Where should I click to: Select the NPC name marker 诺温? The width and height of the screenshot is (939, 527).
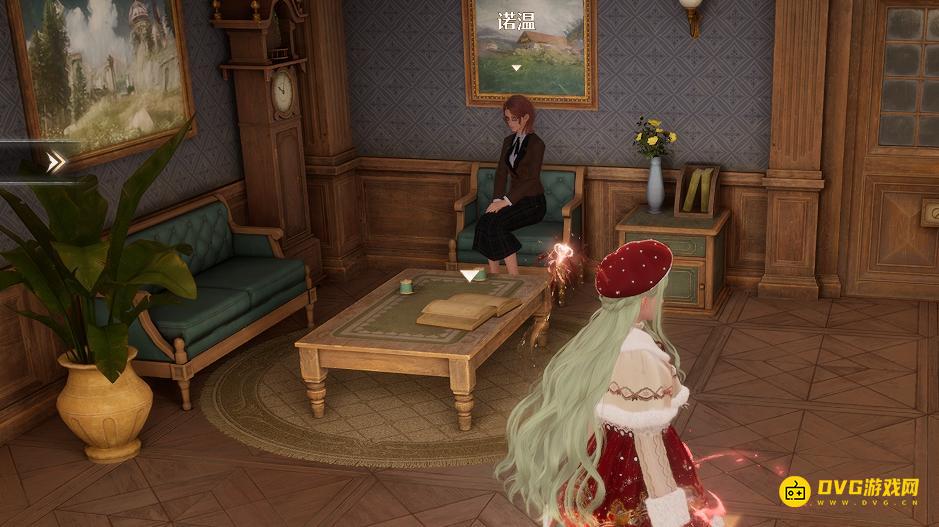pos(516,22)
